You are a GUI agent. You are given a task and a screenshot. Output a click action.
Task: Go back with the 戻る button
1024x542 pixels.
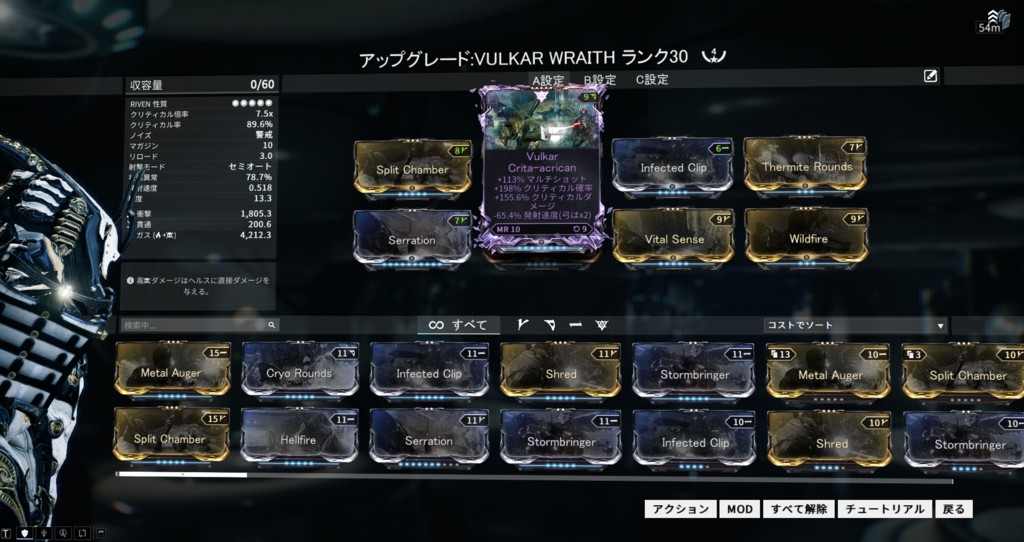[954, 509]
